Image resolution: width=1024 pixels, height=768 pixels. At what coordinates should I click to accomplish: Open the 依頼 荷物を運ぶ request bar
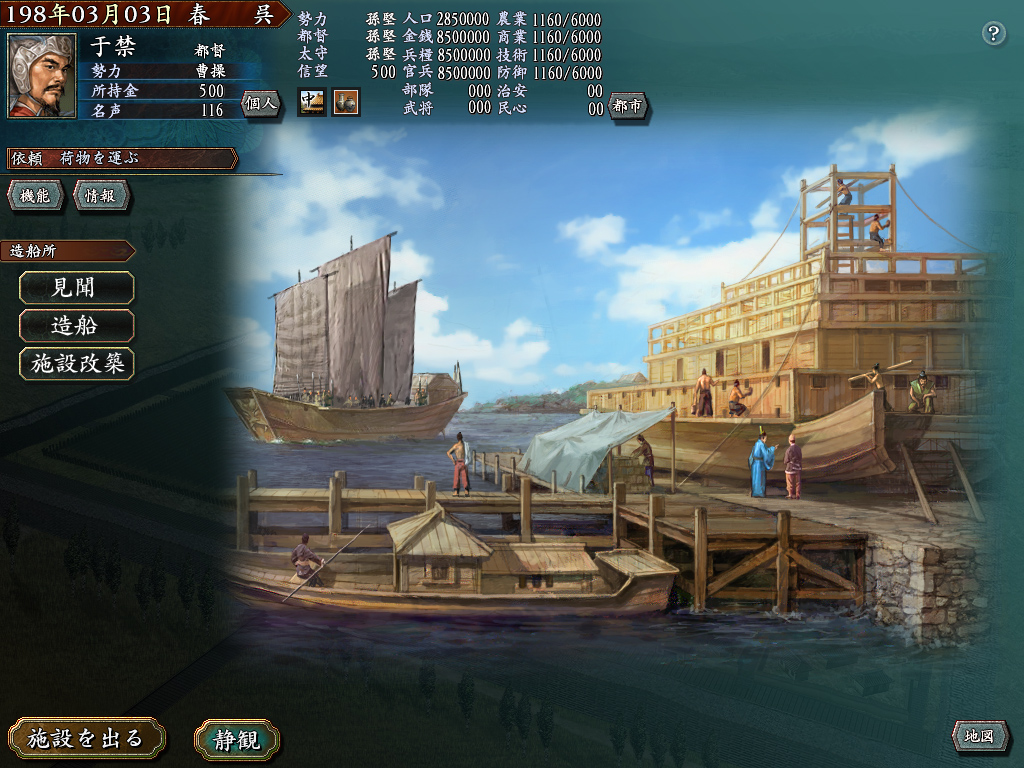coord(120,158)
